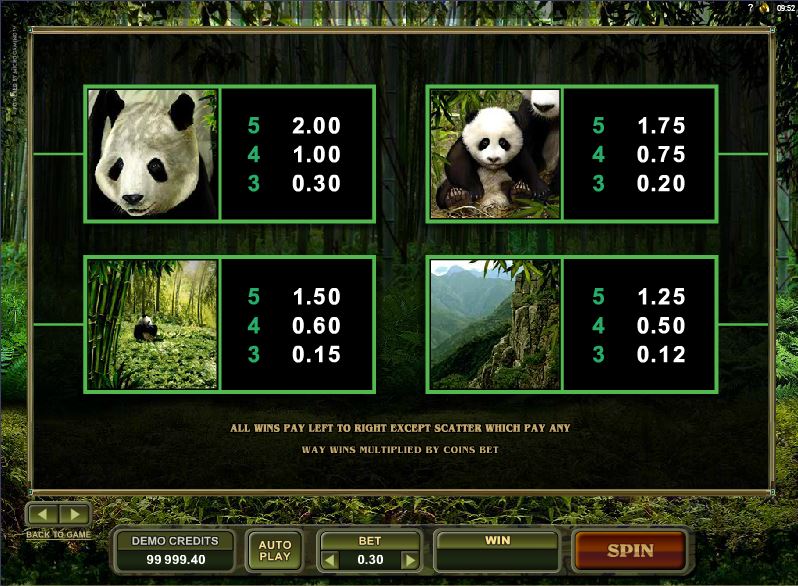This screenshot has height=586, width=798.
Task: Go to the previous paytable page
Action: pos(44,515)
